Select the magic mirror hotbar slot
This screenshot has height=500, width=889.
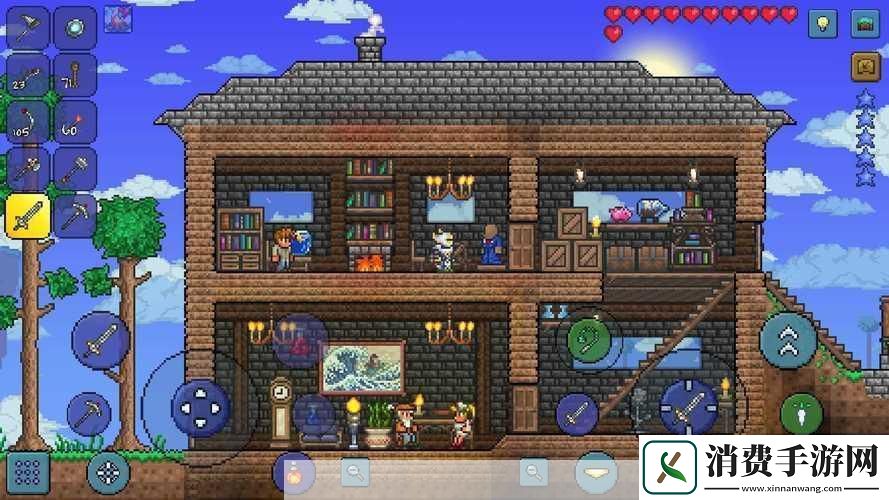click(x=75, y=25)
